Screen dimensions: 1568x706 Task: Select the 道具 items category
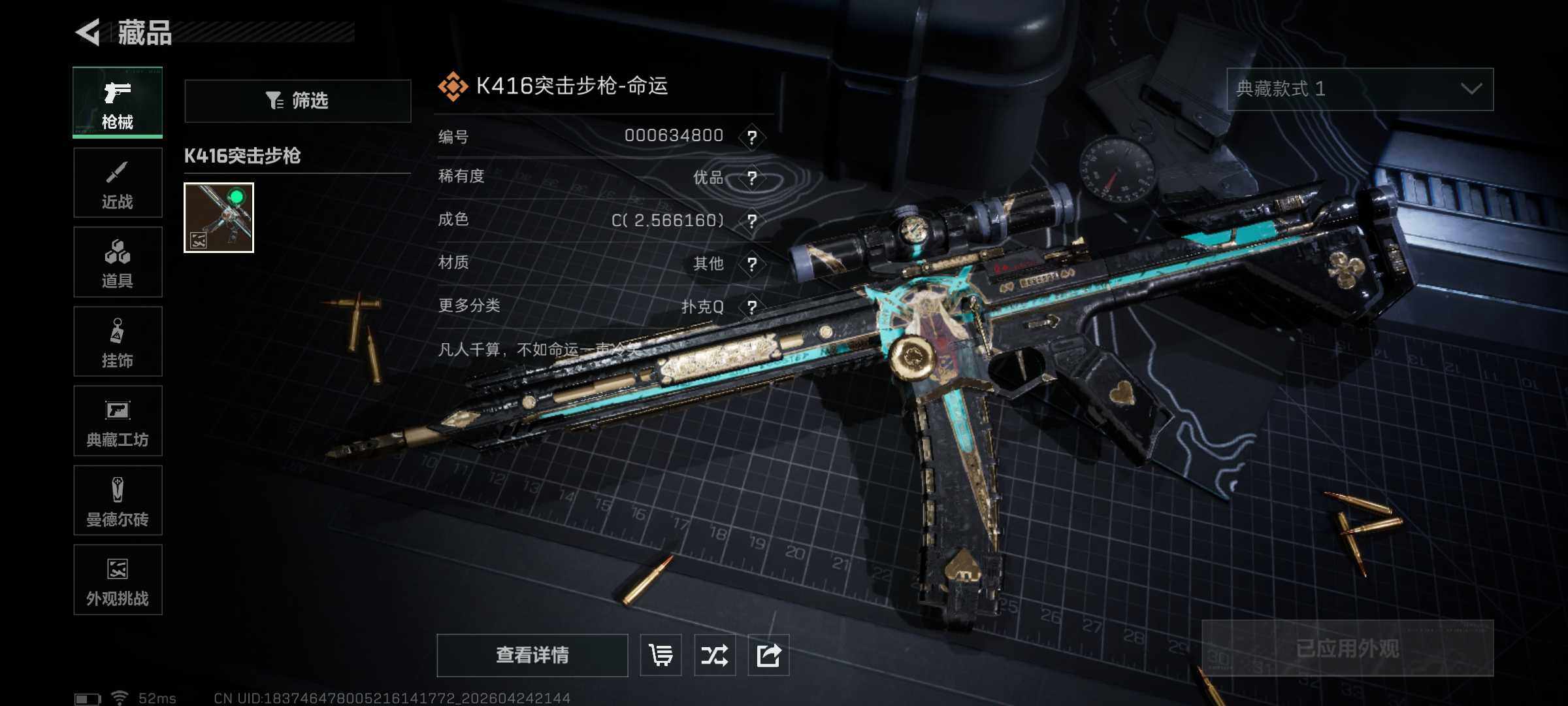click(x=118, y=262)
